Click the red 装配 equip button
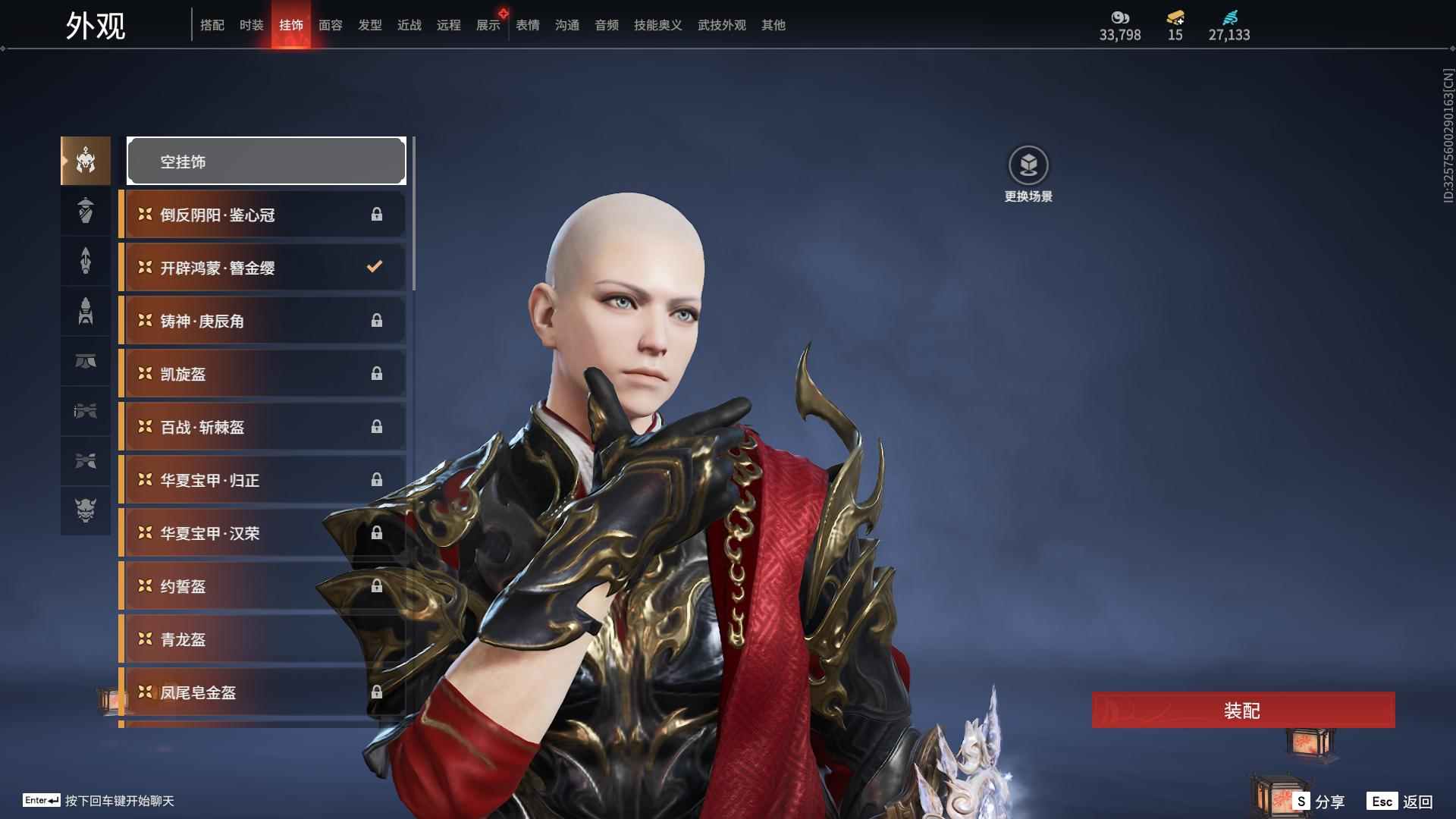Image resolution: width=1456 pixels, height=819 pixels. pos(1242,711)
